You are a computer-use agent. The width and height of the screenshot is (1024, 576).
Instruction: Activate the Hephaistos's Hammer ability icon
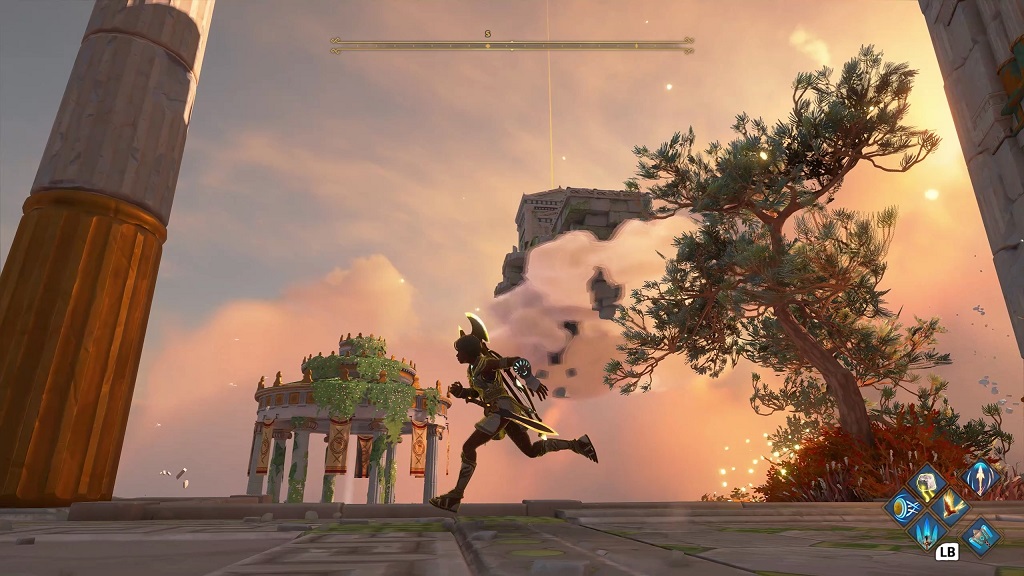927,483
